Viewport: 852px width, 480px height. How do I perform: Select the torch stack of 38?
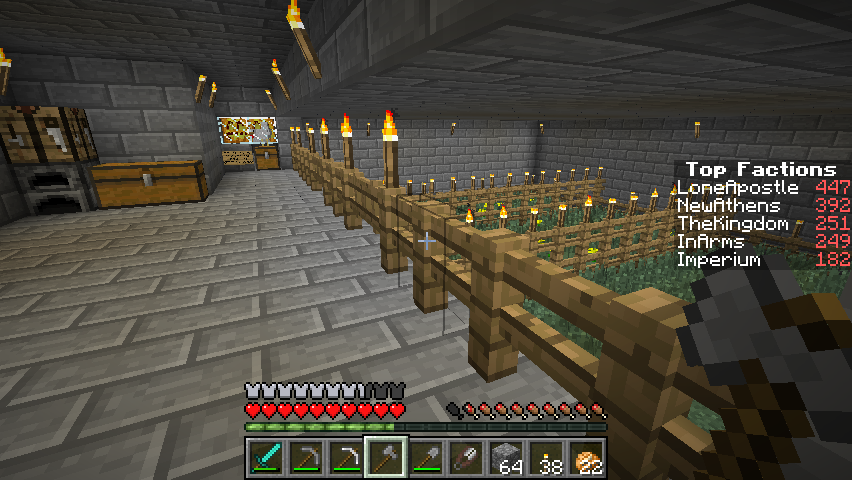pos(546,458)
